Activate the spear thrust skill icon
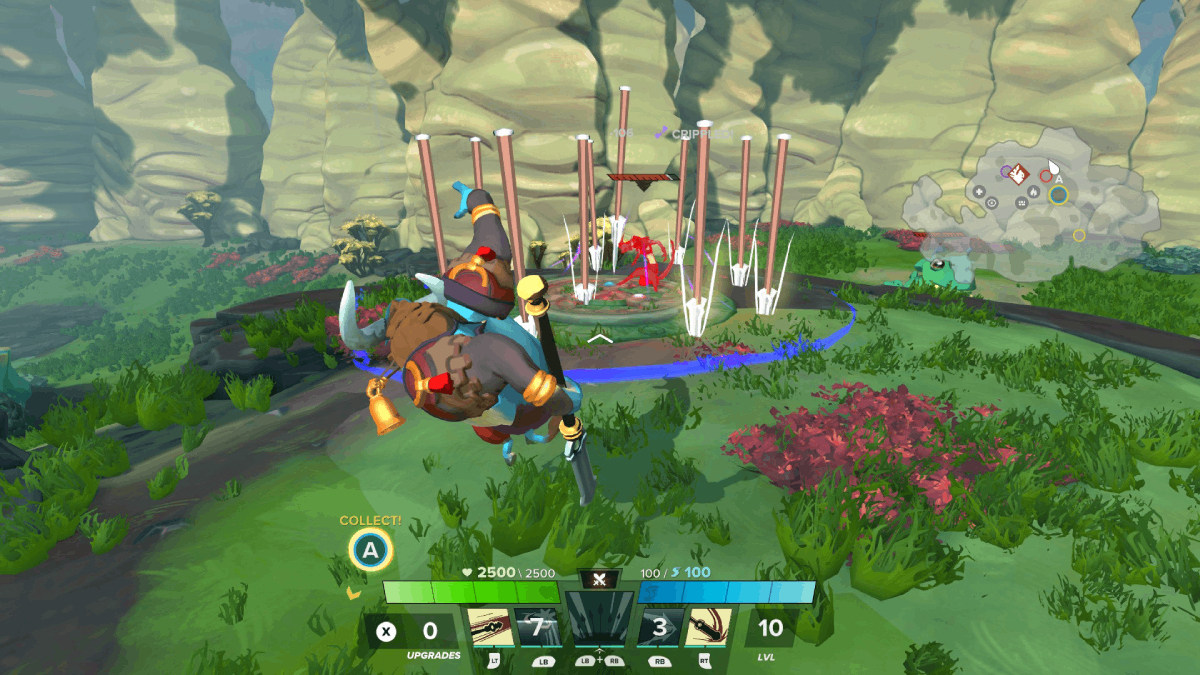Image resolution: width=1200 pixels, height=675 pixels. tap(490, 627)
